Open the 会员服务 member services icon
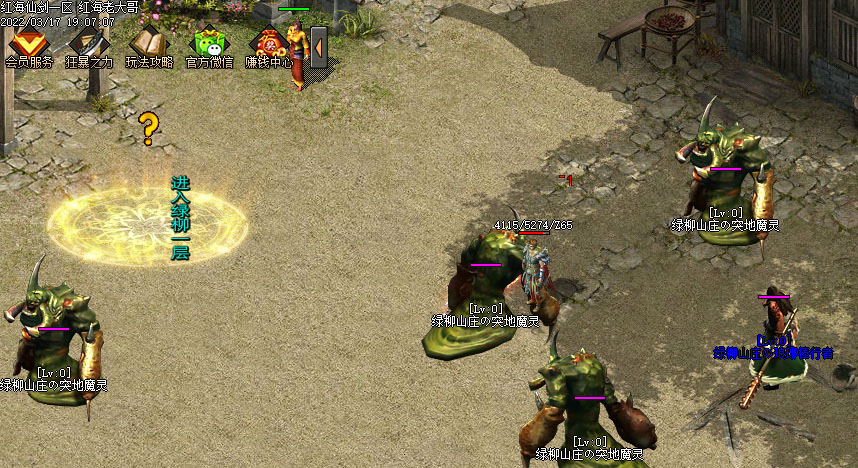The image size is (858, 468). tap(29, 45)
